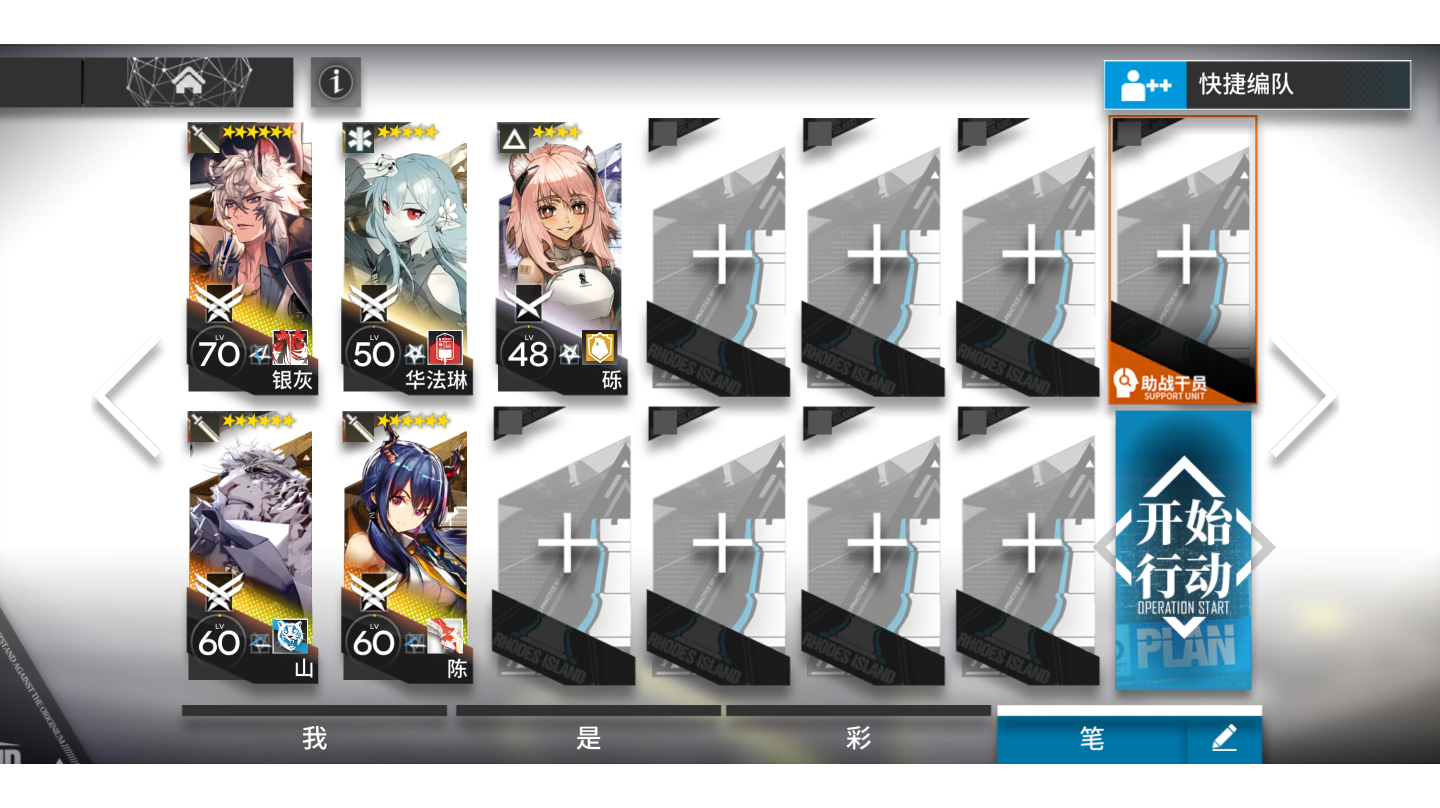
Task: Click the home navigation icon top left
Action: 186,81
